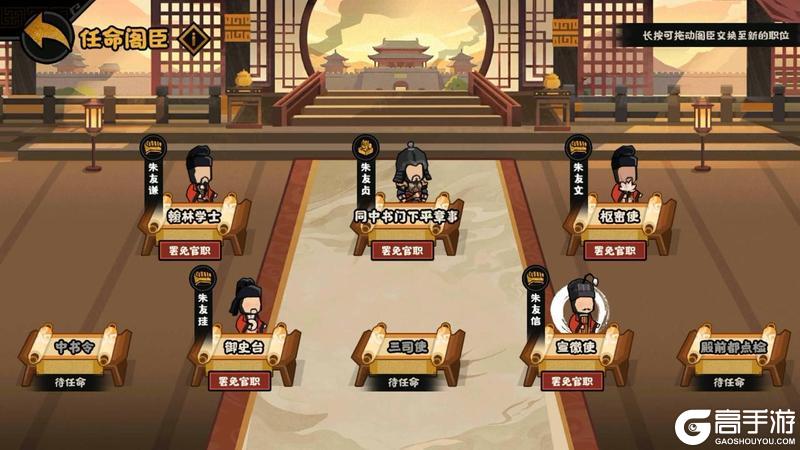Go back using the arrow button
The image size is (800, 450).
tap(43, 36)
